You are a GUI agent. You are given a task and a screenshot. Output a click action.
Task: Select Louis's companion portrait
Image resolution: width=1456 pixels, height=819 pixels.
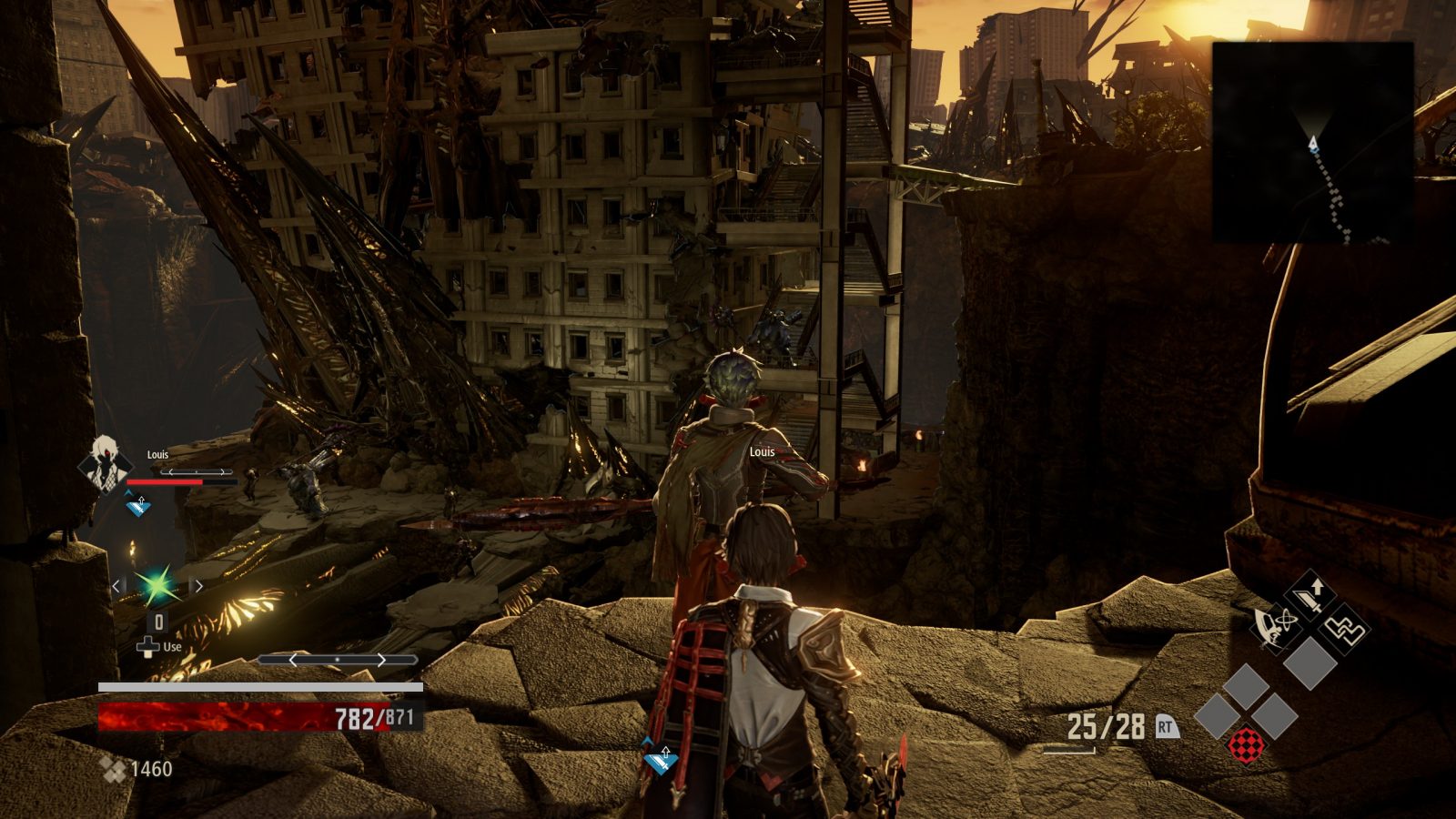103,461
